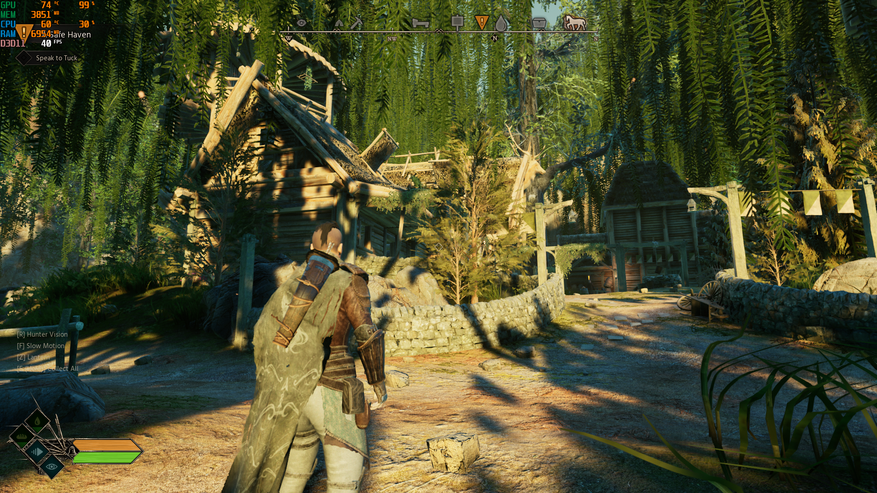The height and width of the screenshot is (493, 877).
Task: Select the bed marker on the compass
Action: pos(420,22)
